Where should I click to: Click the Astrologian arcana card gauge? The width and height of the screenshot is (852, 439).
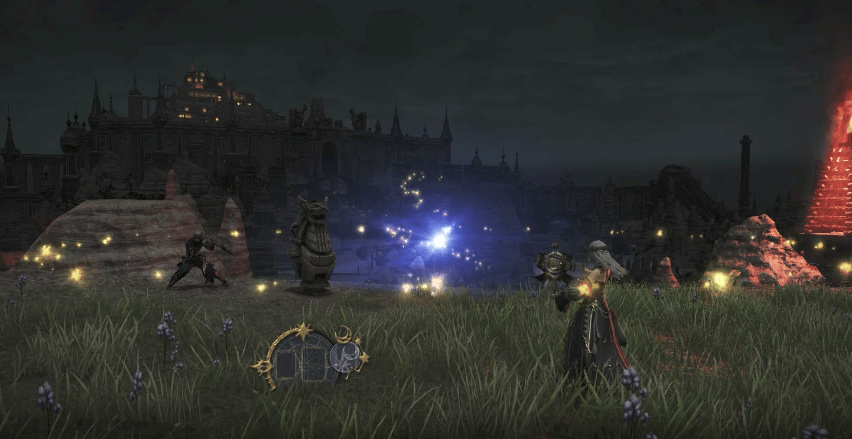click(299, 359)
